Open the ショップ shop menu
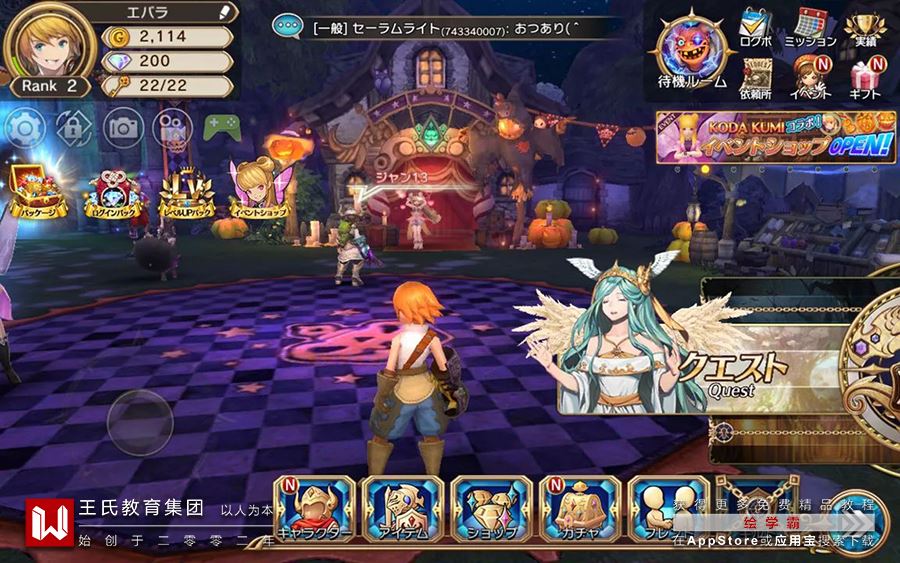The width and height of the screenshot is (900, 563). 490,510
